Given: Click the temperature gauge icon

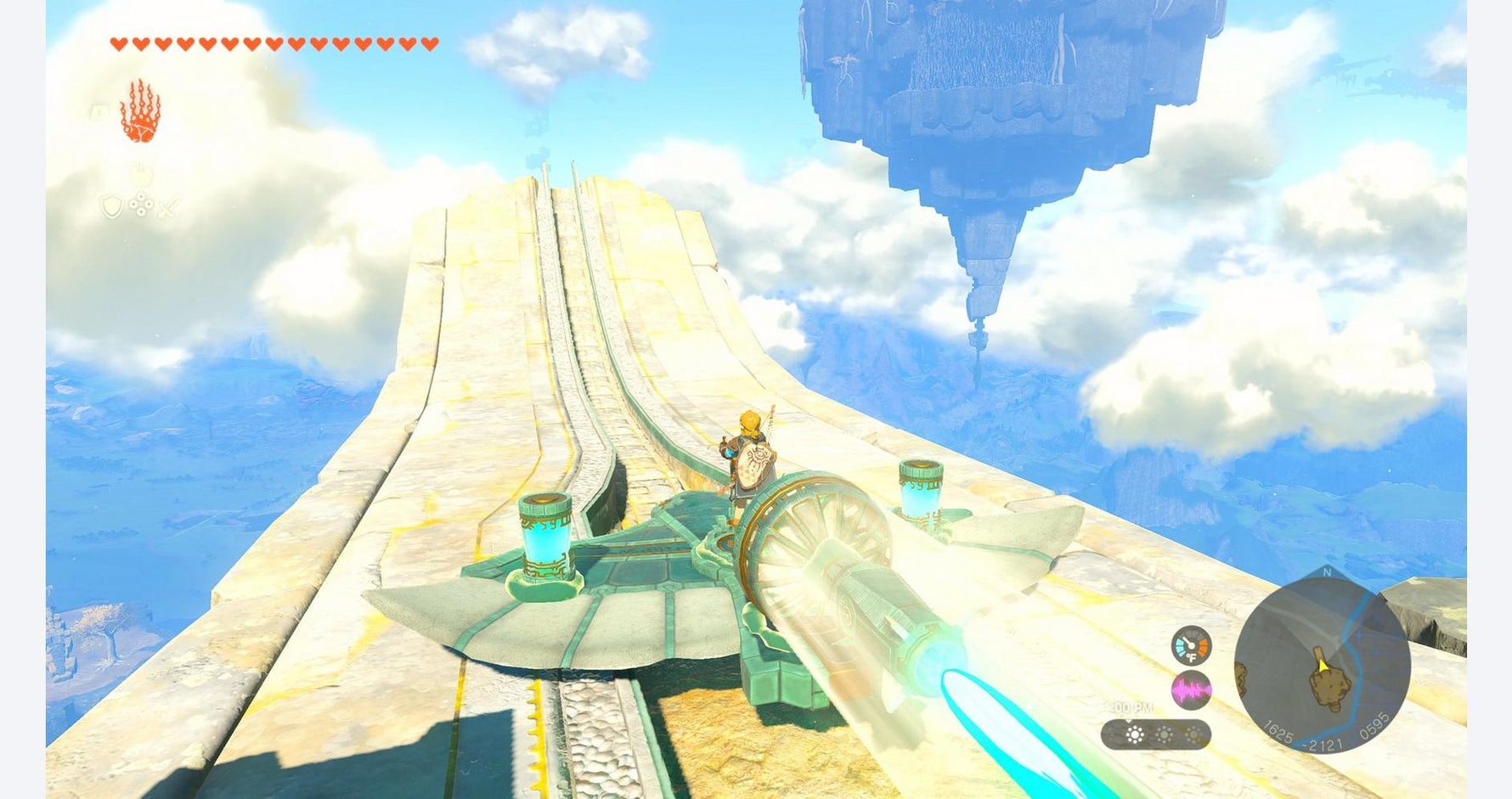Looking at the screenshot, I should click(1191, 645).
